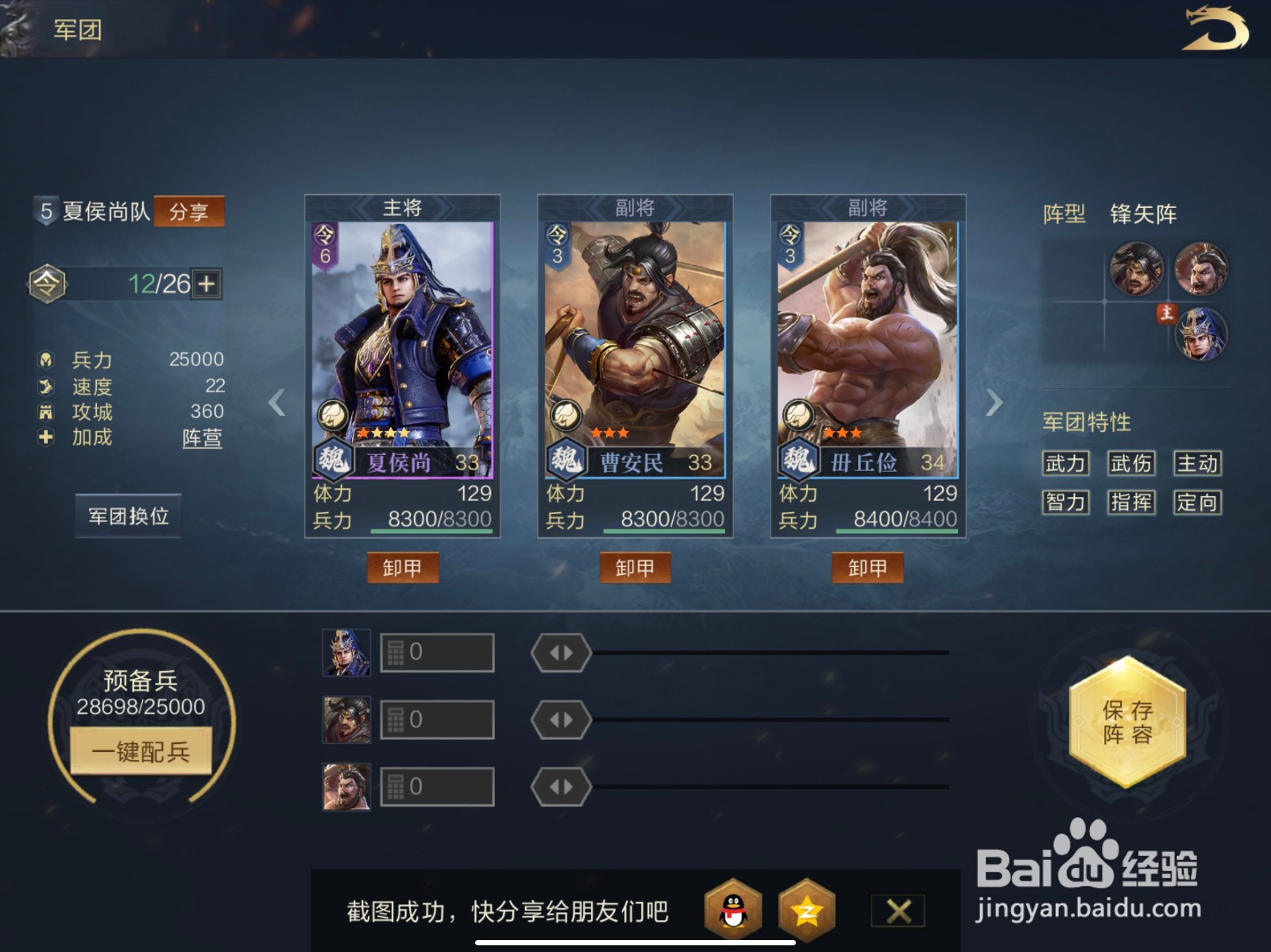
Task: Toggle the 智力 legion trait
Action: (x=1064, y=503)
